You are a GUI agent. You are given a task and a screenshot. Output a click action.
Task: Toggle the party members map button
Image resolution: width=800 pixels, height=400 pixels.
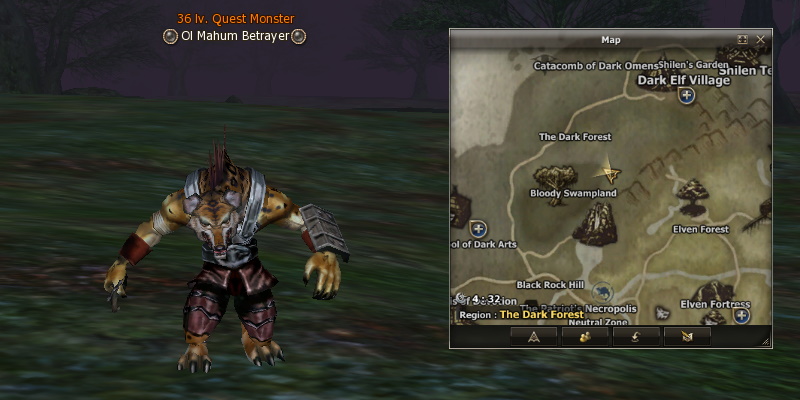tap(585, 336)
